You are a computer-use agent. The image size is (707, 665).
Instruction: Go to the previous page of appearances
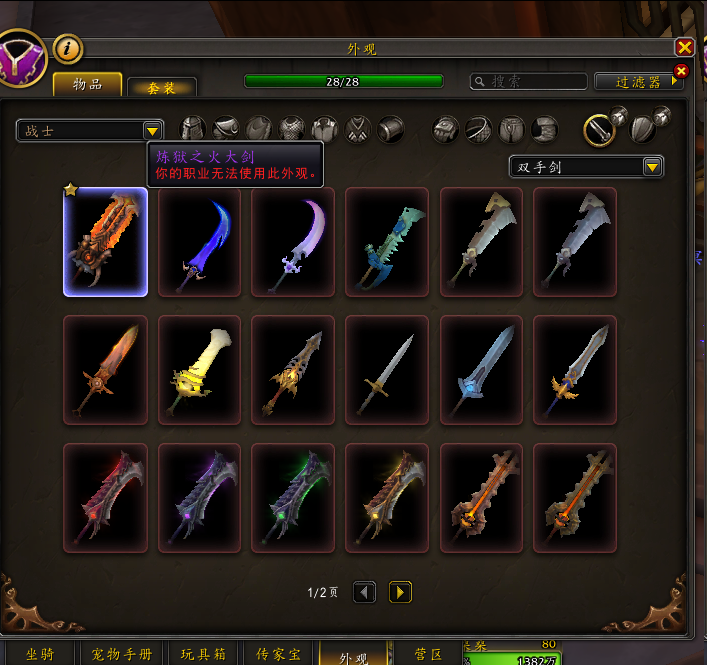tap(365, 593)
